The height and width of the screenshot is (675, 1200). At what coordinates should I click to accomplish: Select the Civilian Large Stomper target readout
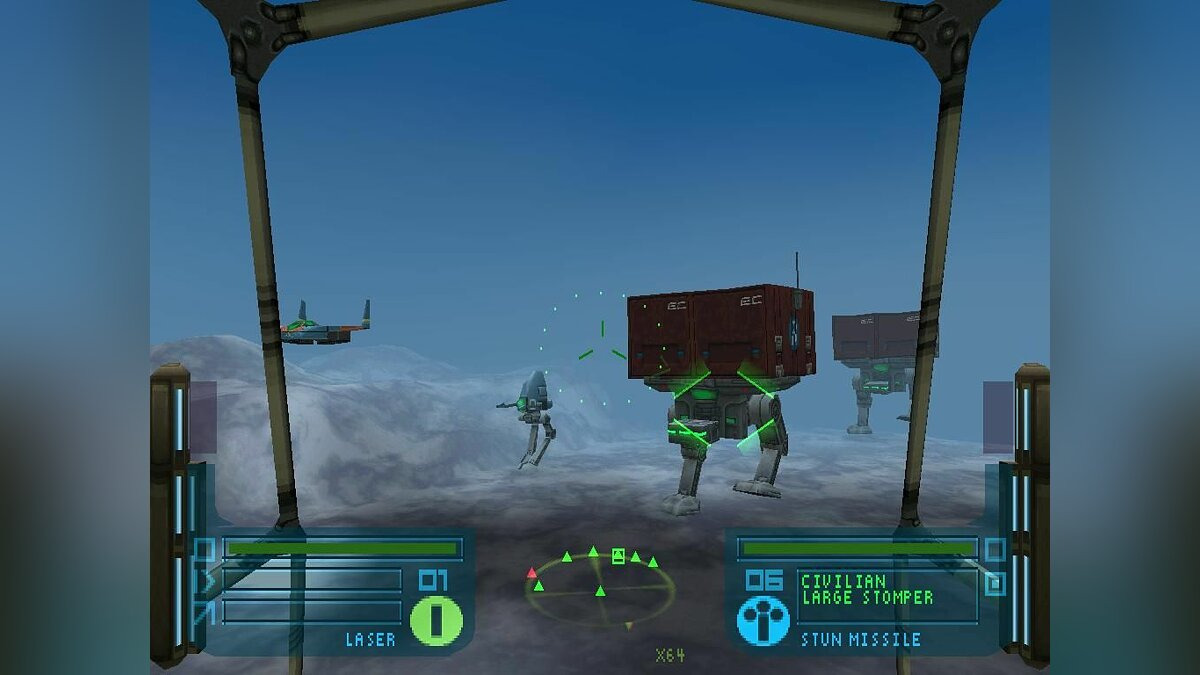pyautogui.click(x=868, y=589)
